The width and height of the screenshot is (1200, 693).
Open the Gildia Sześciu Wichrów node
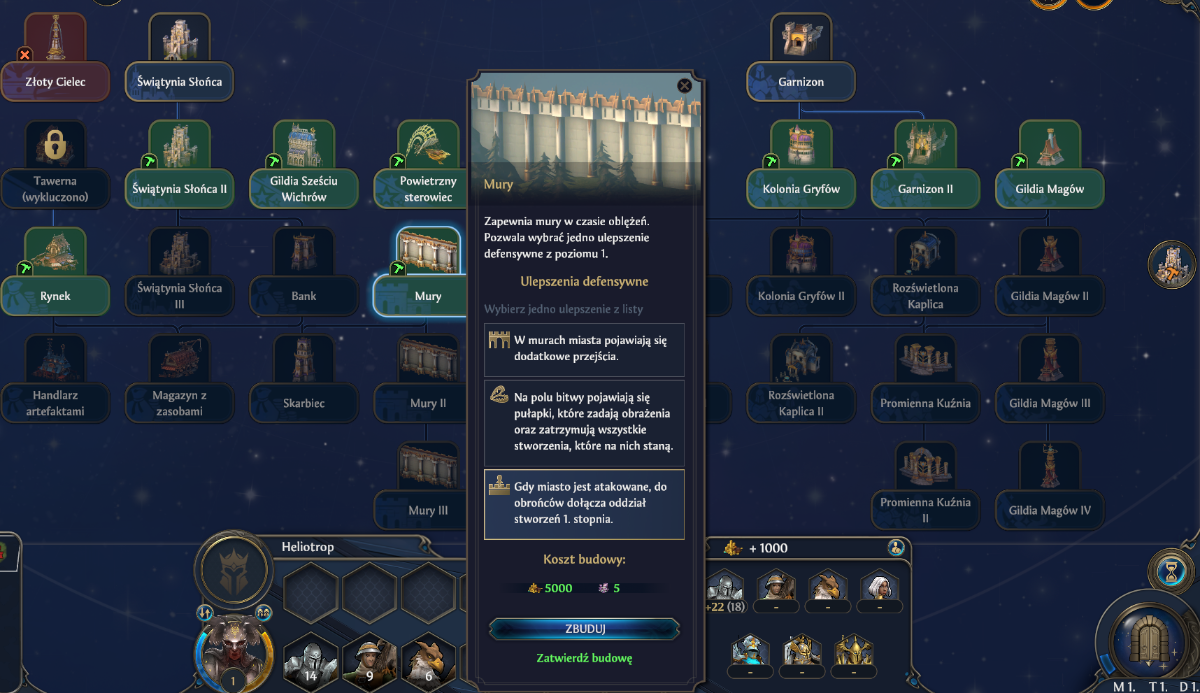coord(304,188)
